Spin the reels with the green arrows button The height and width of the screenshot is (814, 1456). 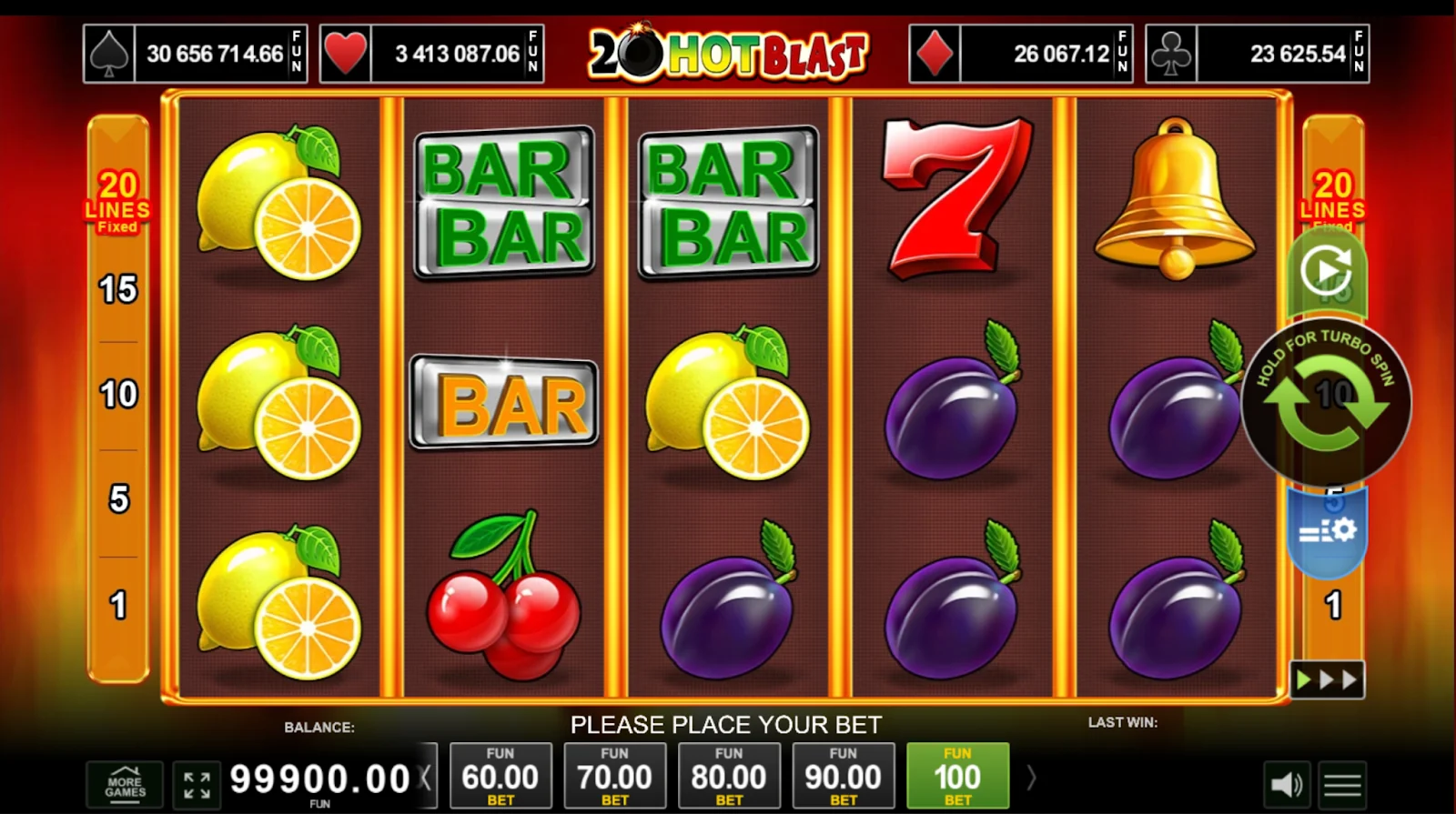1326,404
